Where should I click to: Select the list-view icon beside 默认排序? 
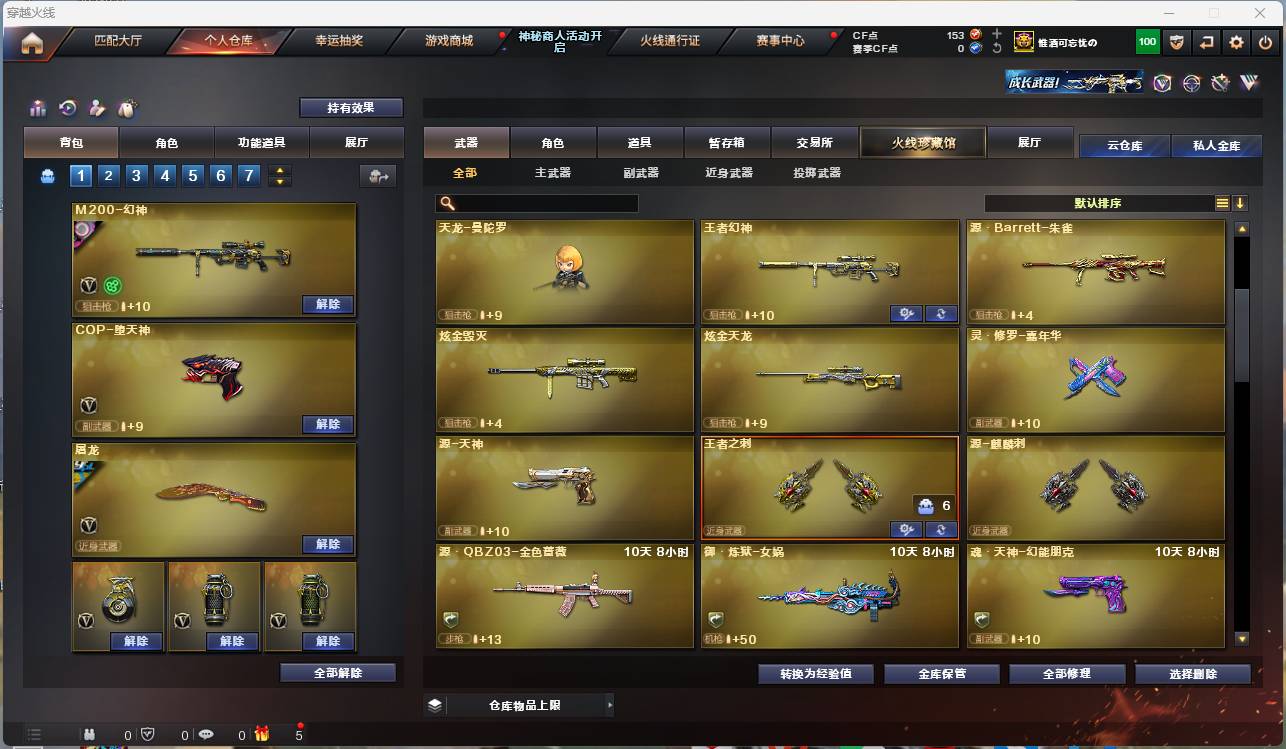point(1221,202)
